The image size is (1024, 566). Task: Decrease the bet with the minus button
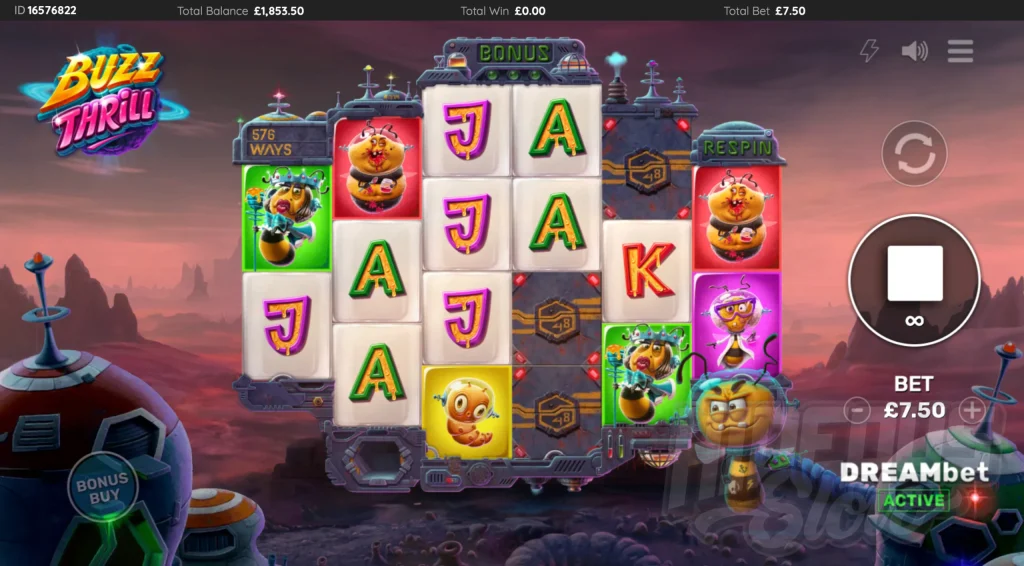point(857,409)
